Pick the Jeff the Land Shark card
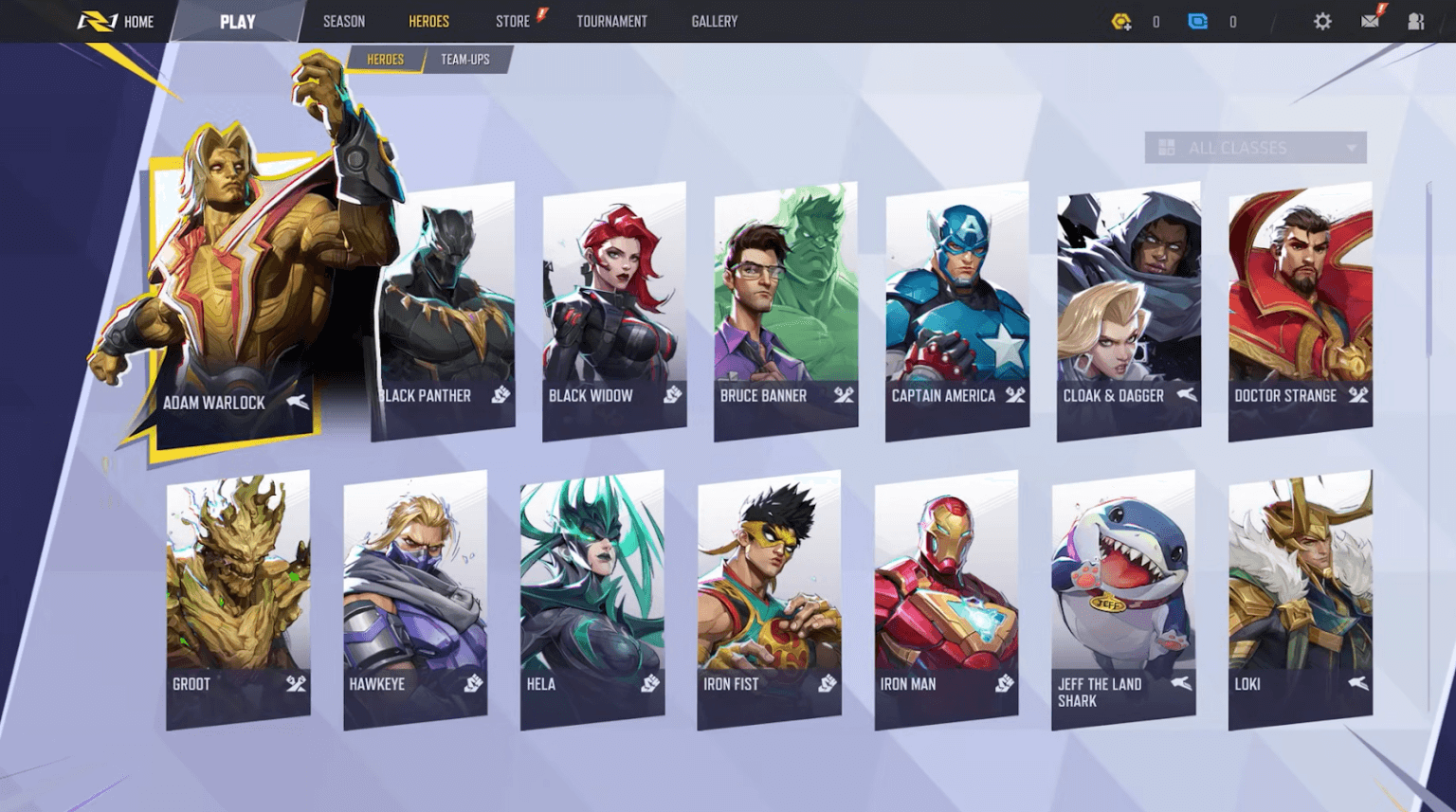 tap(1123, 599)
